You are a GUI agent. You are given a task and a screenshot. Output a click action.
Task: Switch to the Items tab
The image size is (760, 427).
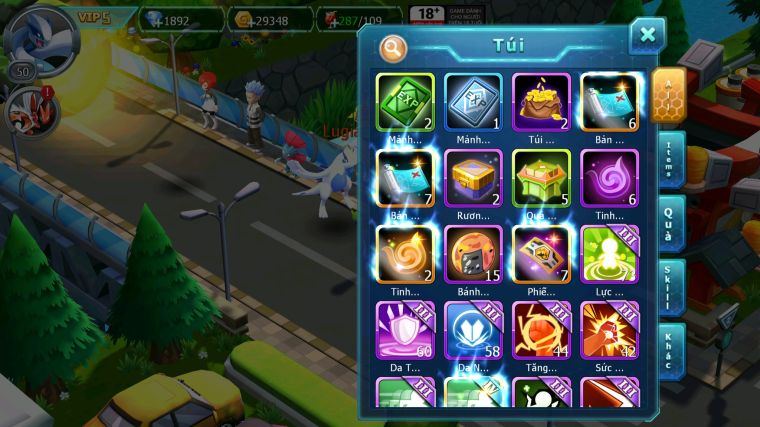pyautogui.click(x=671, y=161)
